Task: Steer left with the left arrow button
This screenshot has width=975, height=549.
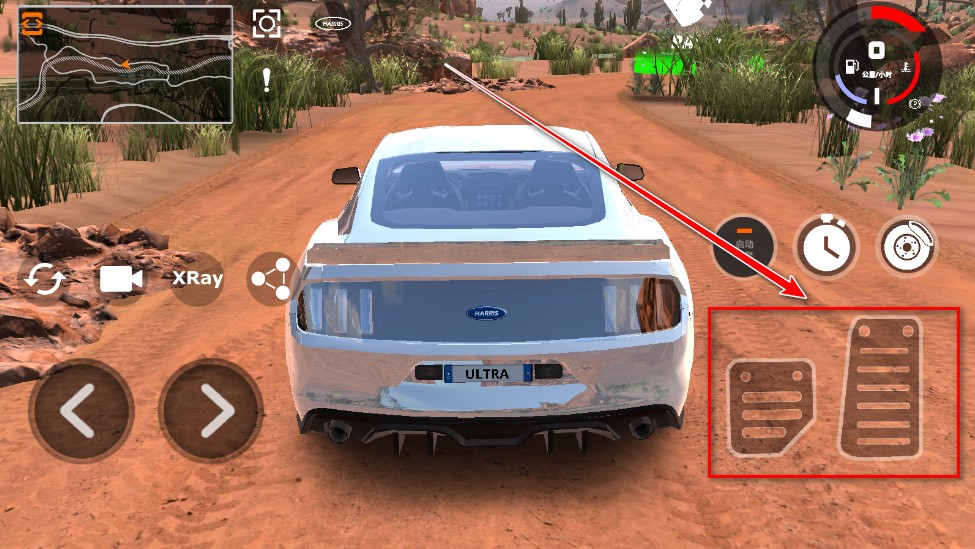Action: tap(80, 411)
